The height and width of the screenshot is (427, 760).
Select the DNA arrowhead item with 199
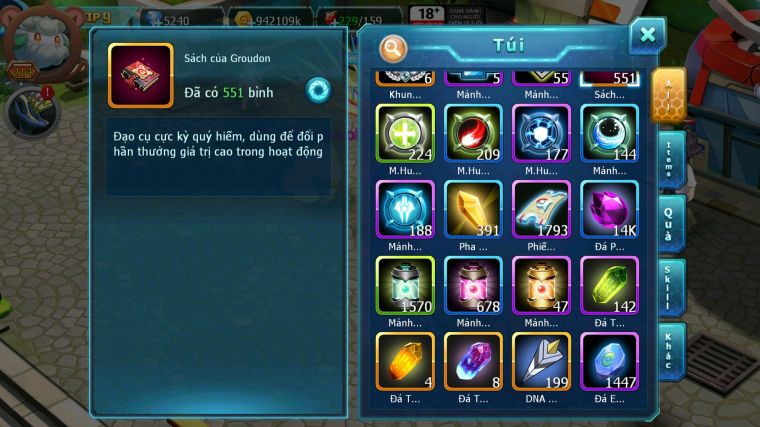tap(541, 362)
